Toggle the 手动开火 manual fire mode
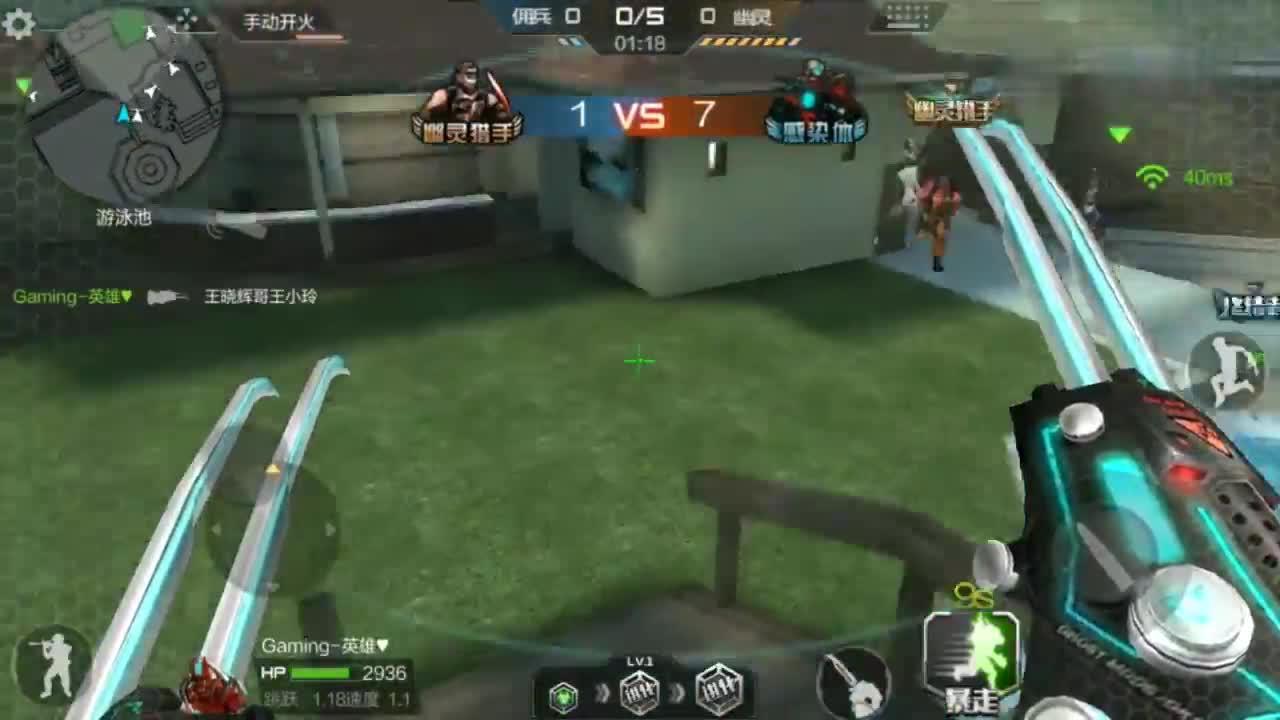Screen dimensions: 1280x720 pos(281,22)
